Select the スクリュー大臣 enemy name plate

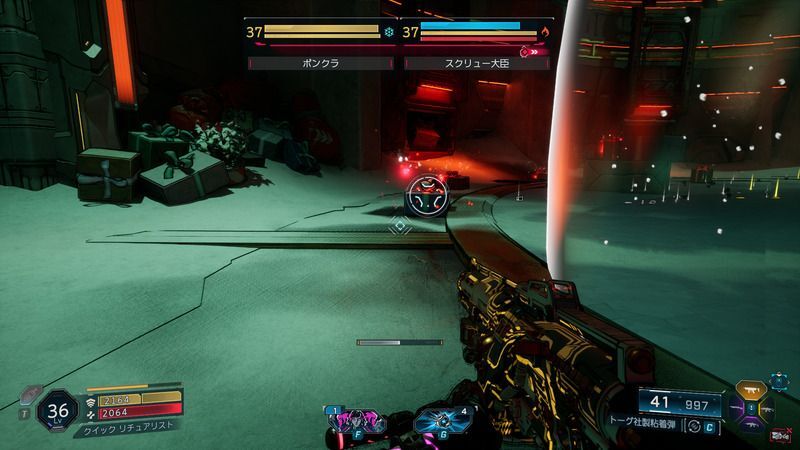click(477, 63)
